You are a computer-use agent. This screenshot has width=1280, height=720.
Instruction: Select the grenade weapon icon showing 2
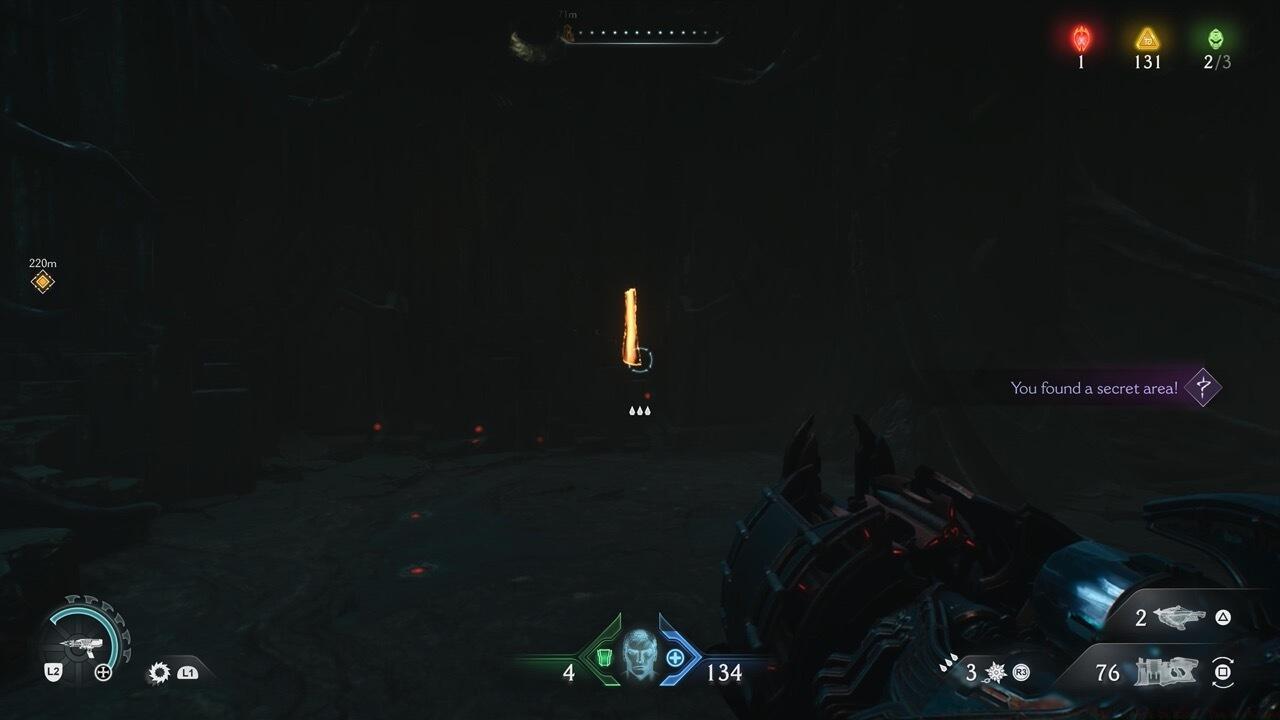point(1177,617)
